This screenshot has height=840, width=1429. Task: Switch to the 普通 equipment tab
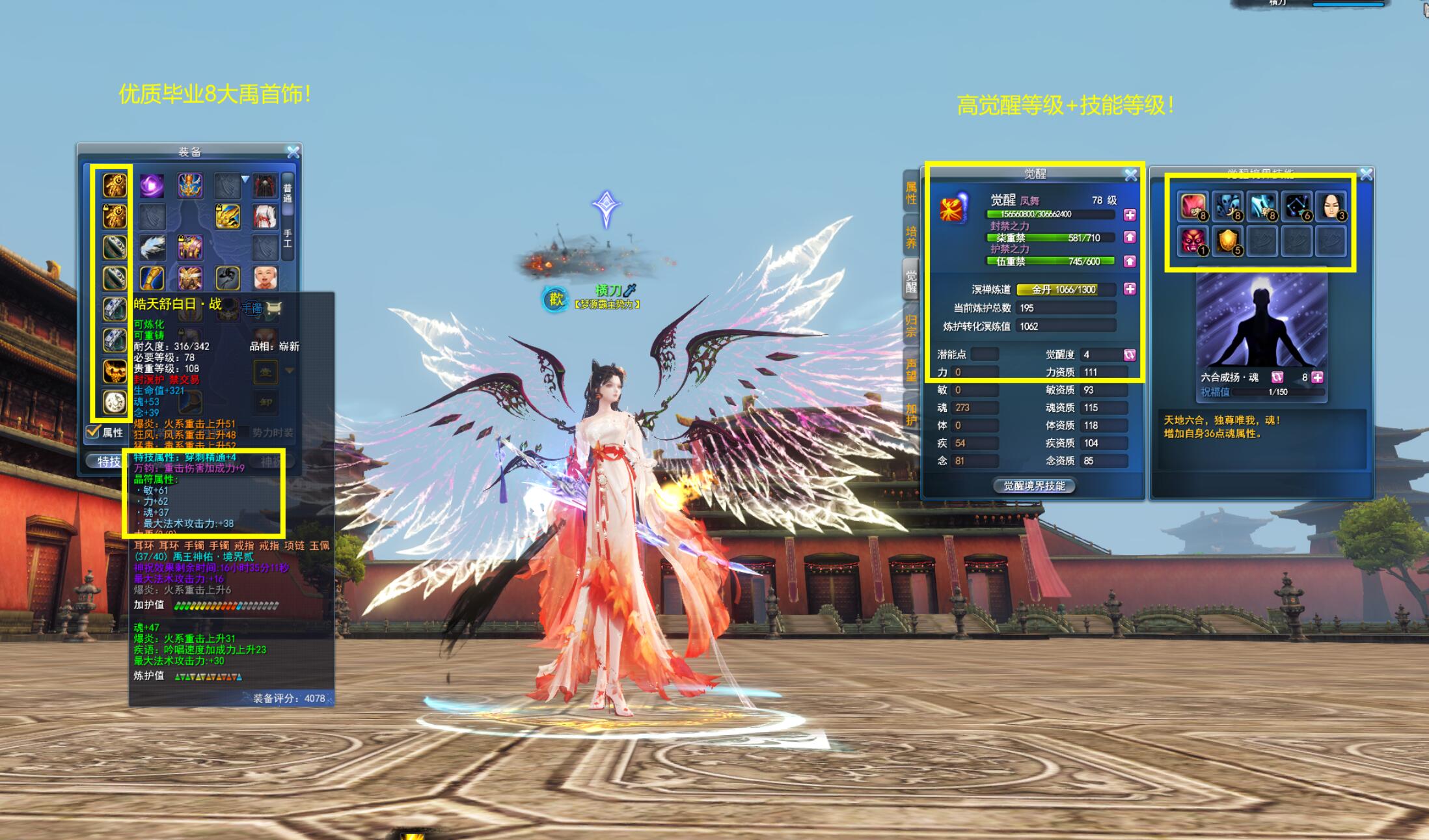pyautogui.click(x=288, y=193)
